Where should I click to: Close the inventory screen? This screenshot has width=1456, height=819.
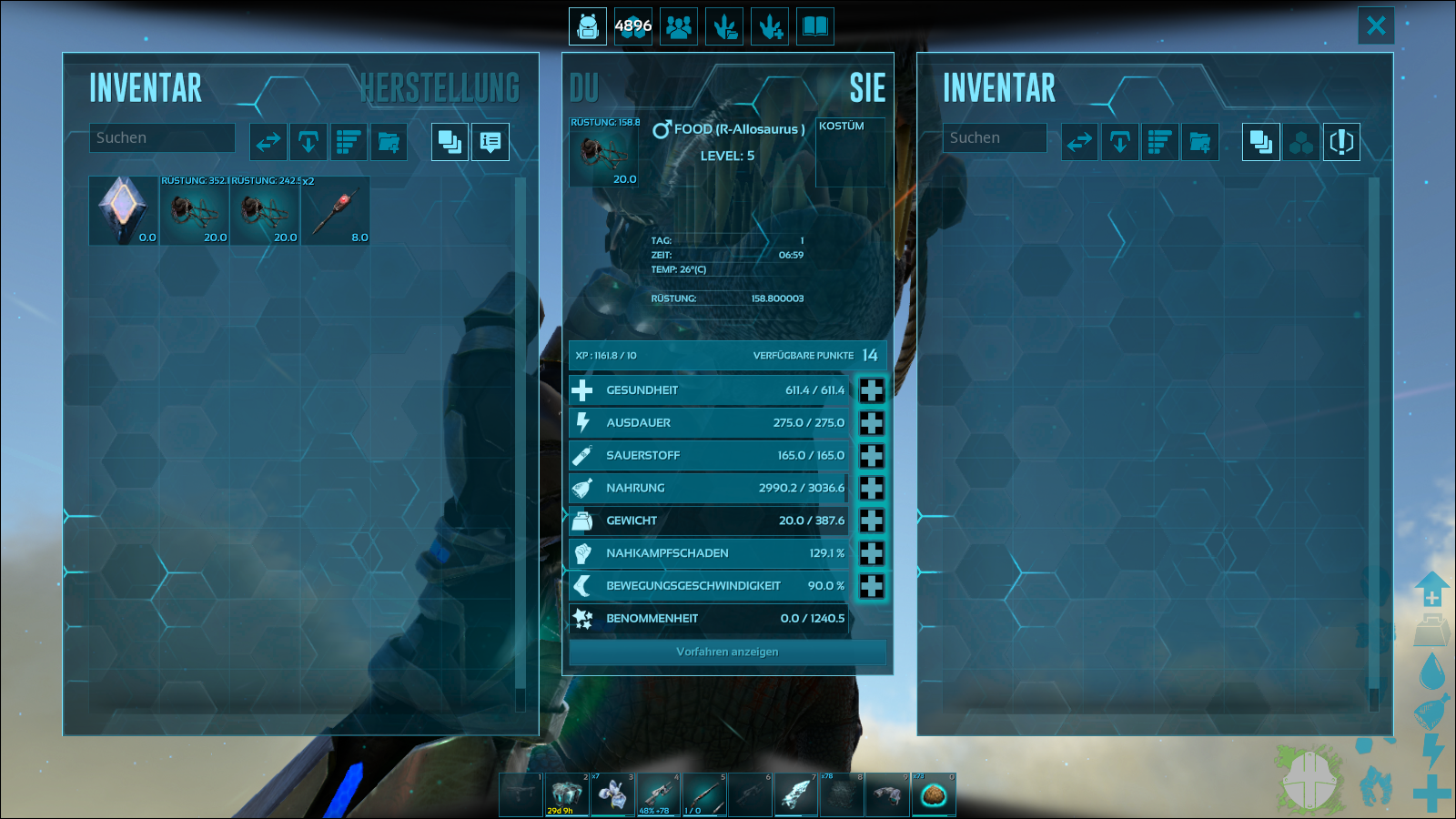click(1376, 25)
